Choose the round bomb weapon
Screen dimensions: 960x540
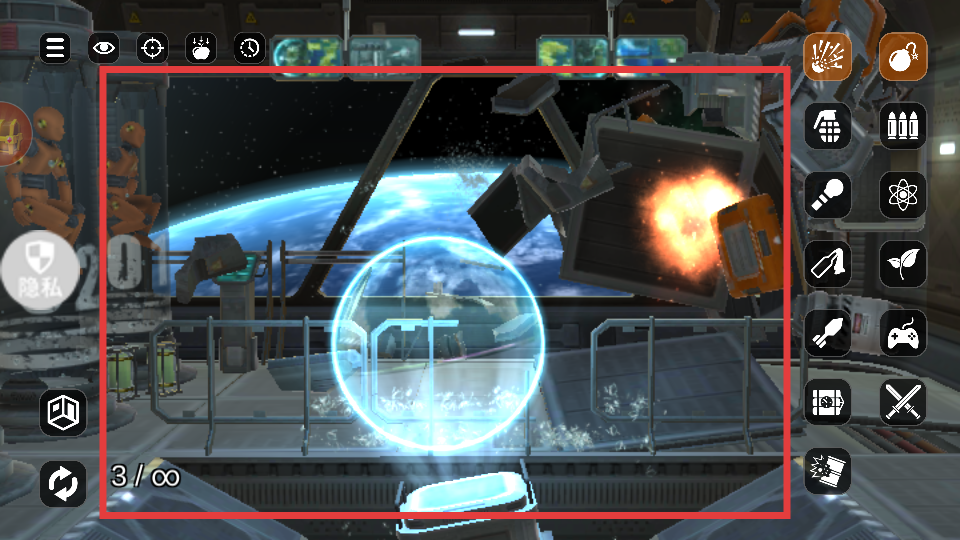[903, 57]
